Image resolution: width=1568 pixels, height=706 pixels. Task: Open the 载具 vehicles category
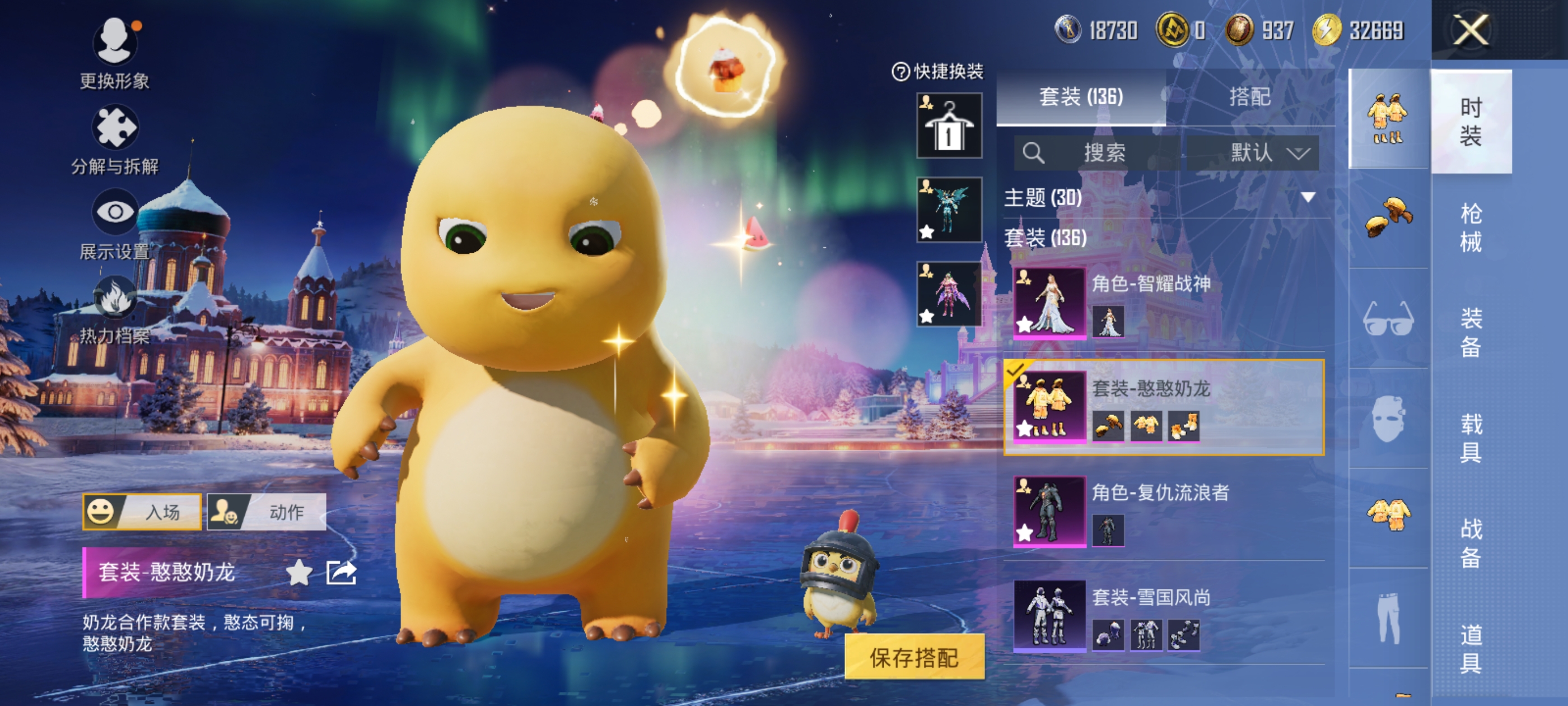1470,438
